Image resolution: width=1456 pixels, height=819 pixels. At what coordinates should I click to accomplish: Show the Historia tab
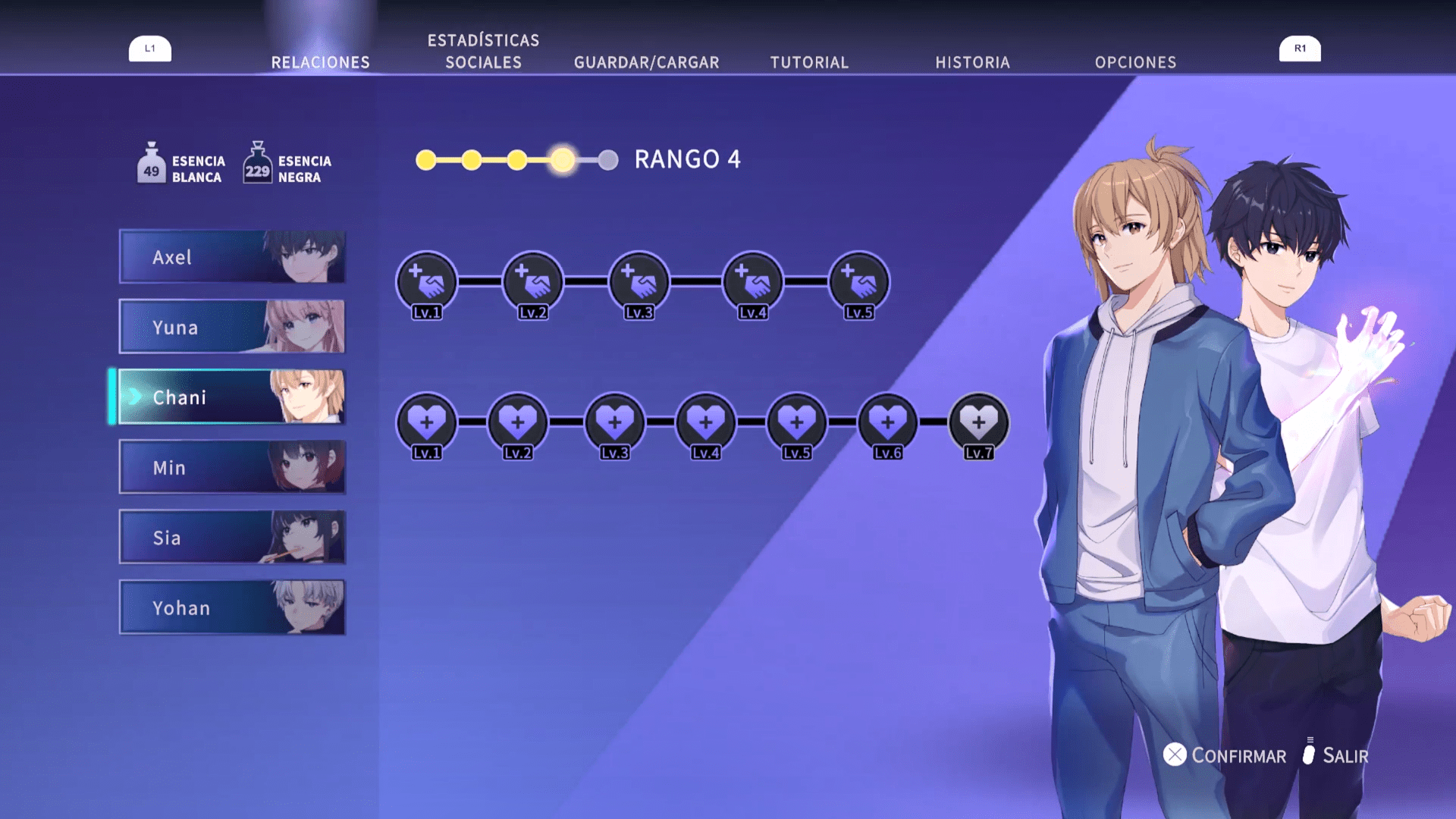972,62
